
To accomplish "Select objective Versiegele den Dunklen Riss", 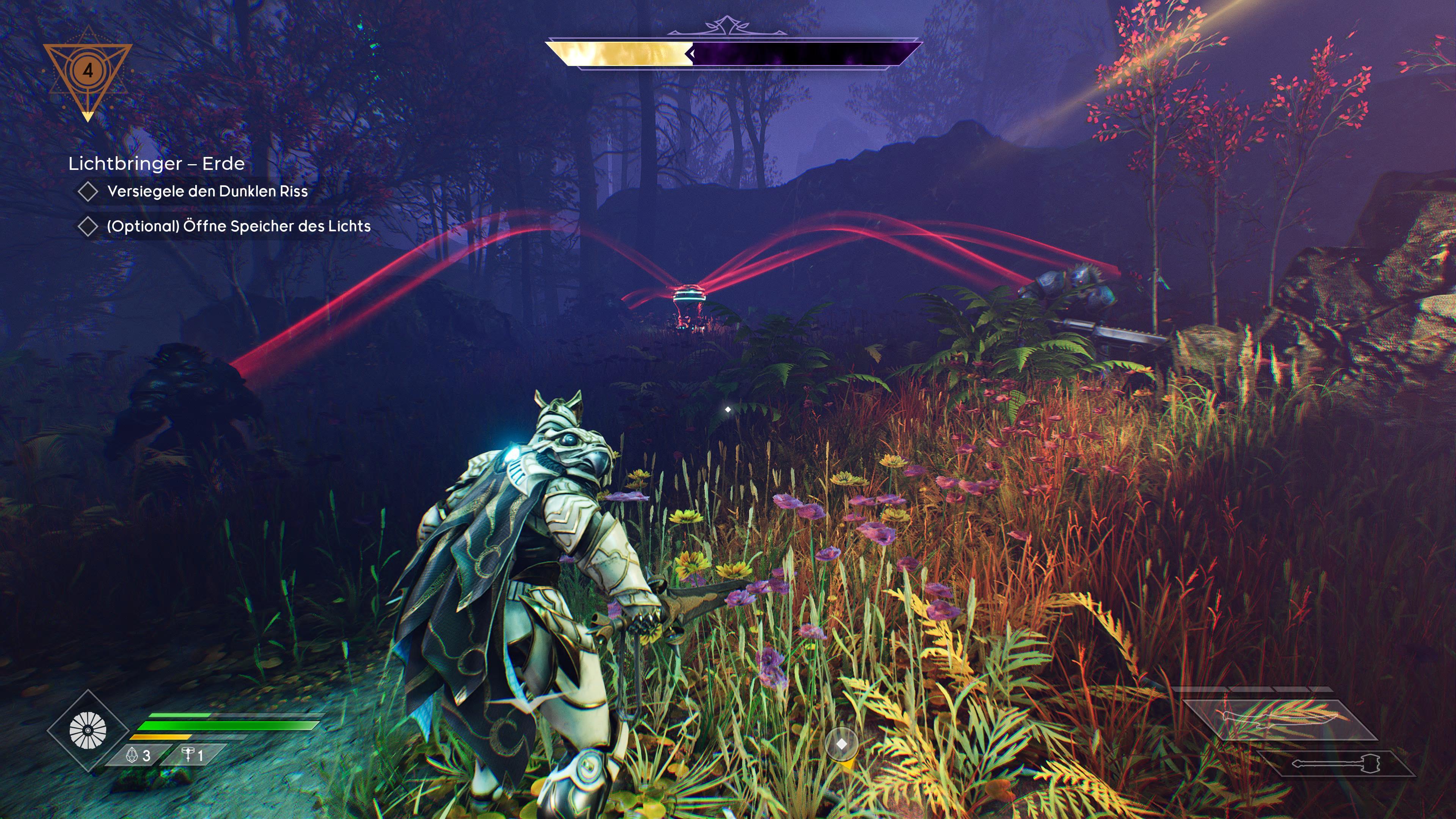I will point(207,191).
